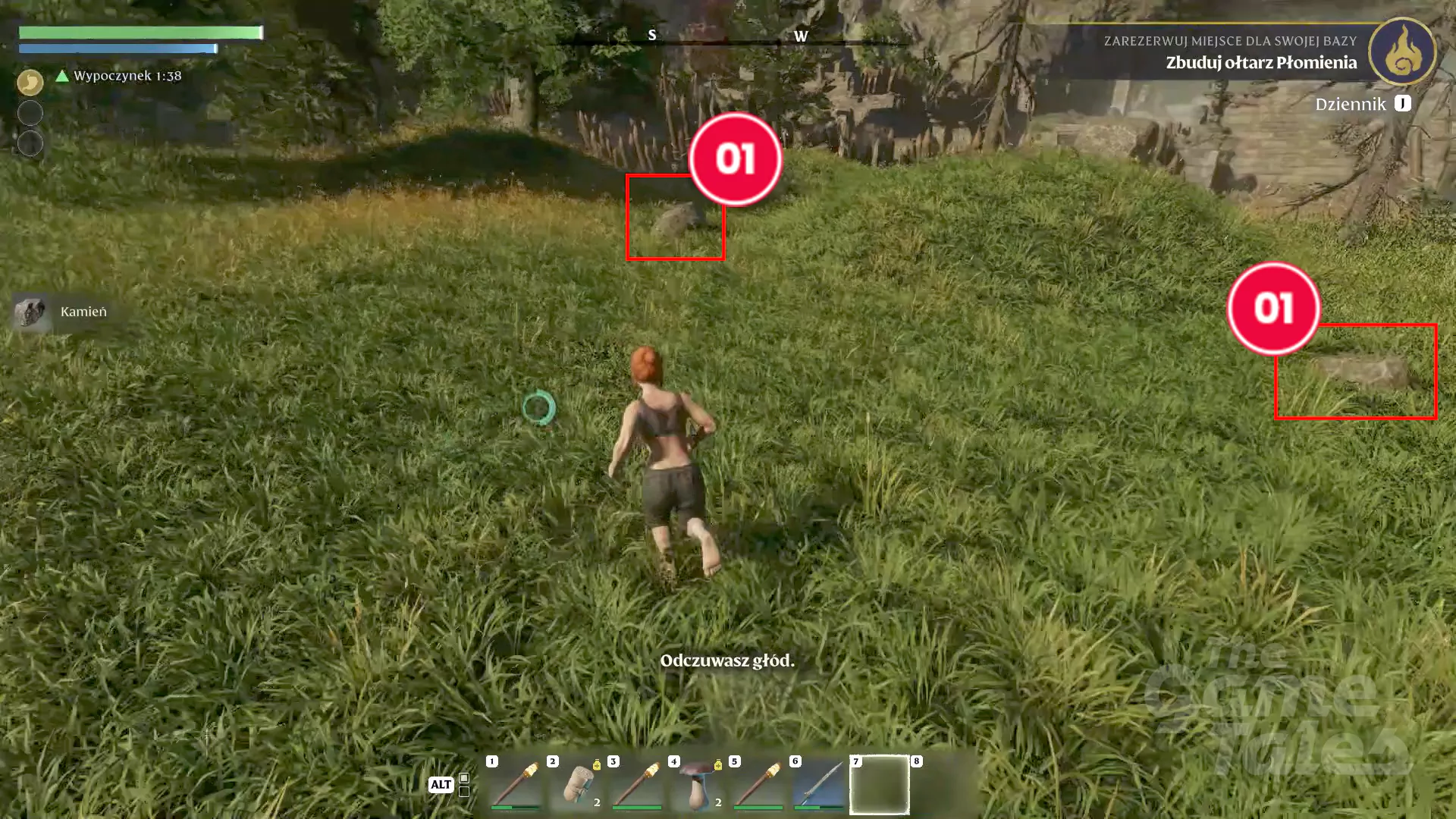This screenshot has height=819, width=1456.
Task: Choose the bandage in hotbar slot 2
Action: (x=577, y=784)
